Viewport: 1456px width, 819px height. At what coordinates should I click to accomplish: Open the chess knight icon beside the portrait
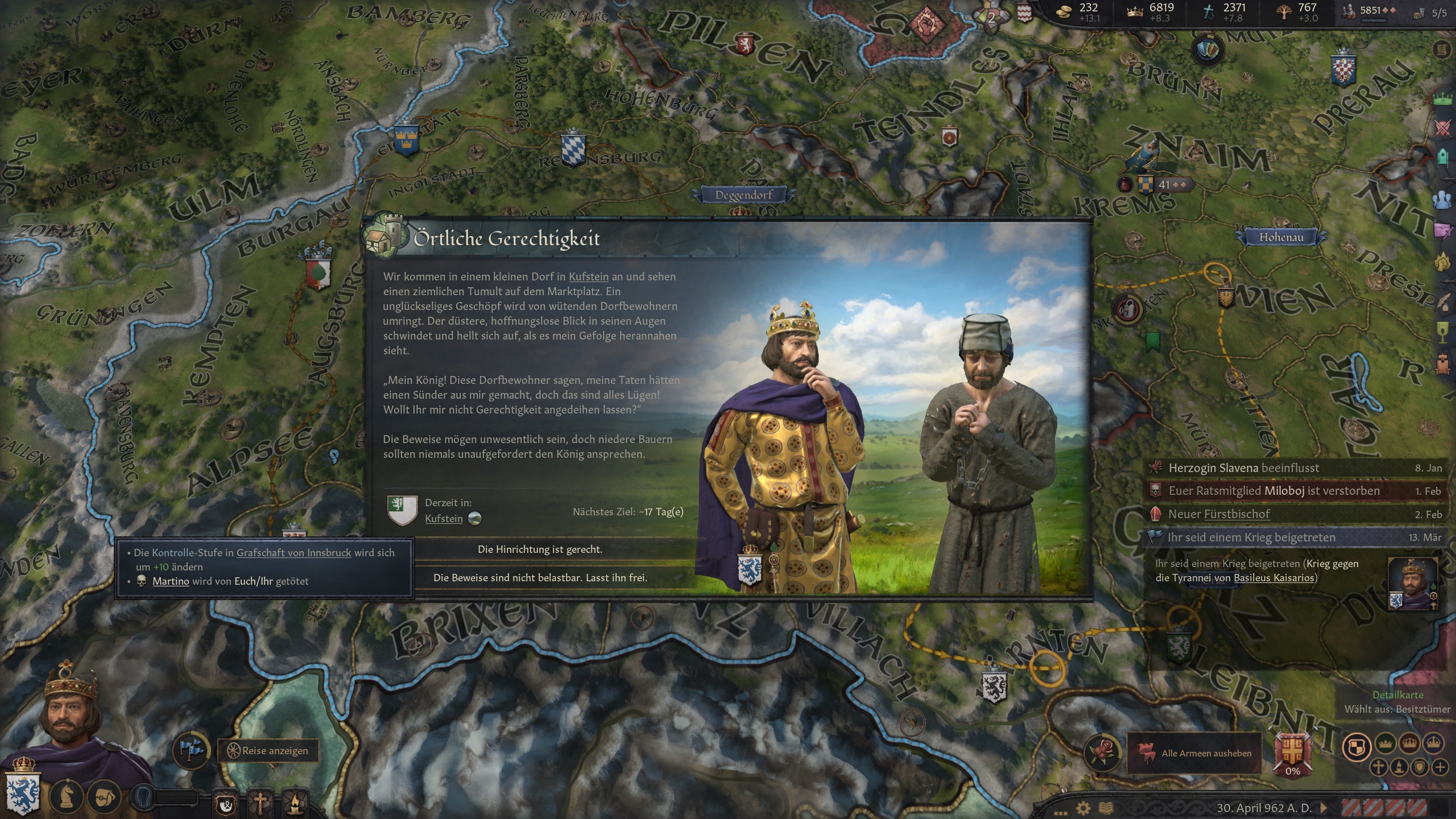[68, 796]
